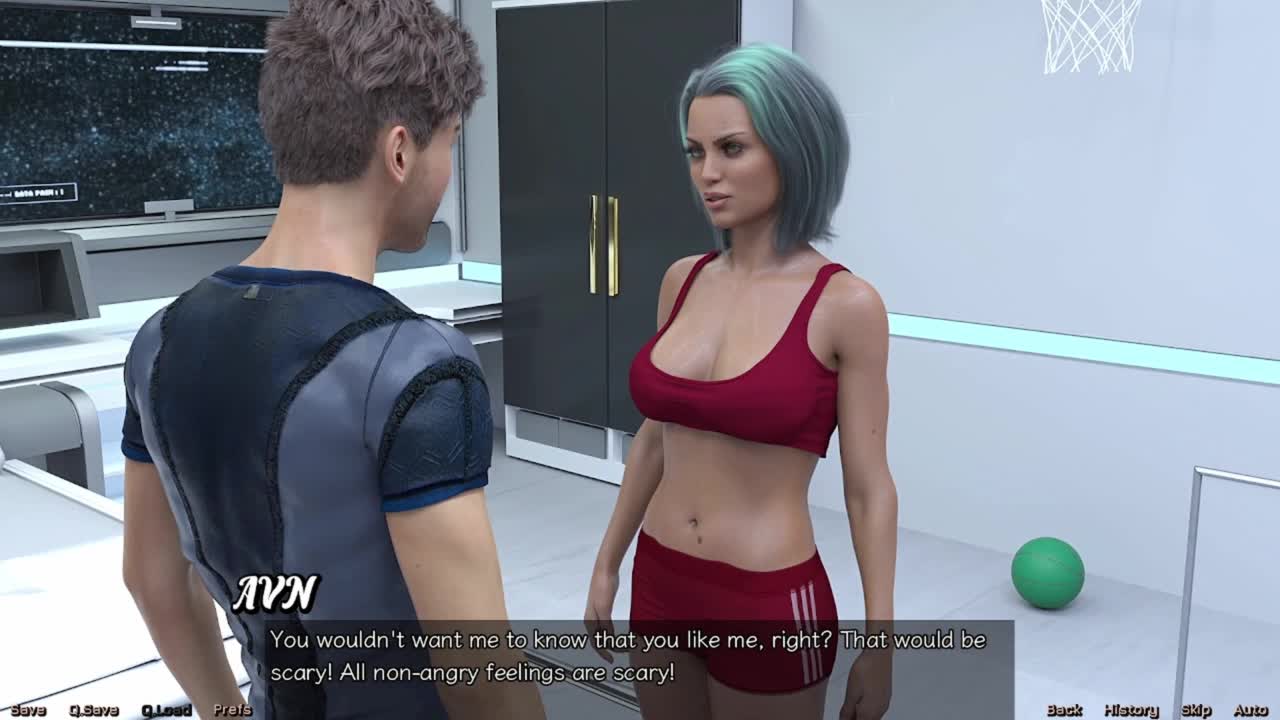Activate Skip mode
The image size is (1280, 720).
(1196, 710)
